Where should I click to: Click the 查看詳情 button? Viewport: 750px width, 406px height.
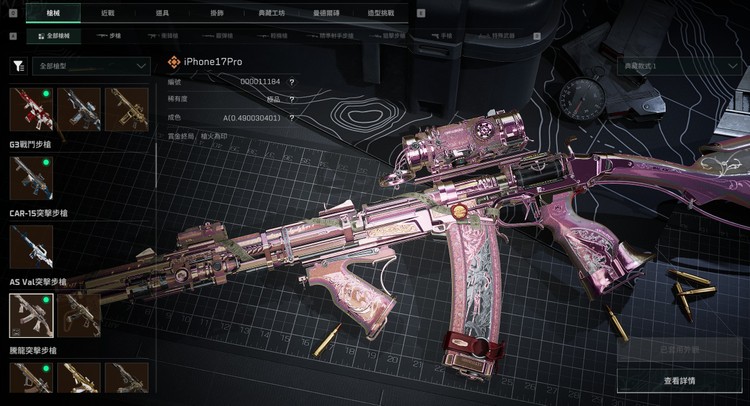click(679, 381)
